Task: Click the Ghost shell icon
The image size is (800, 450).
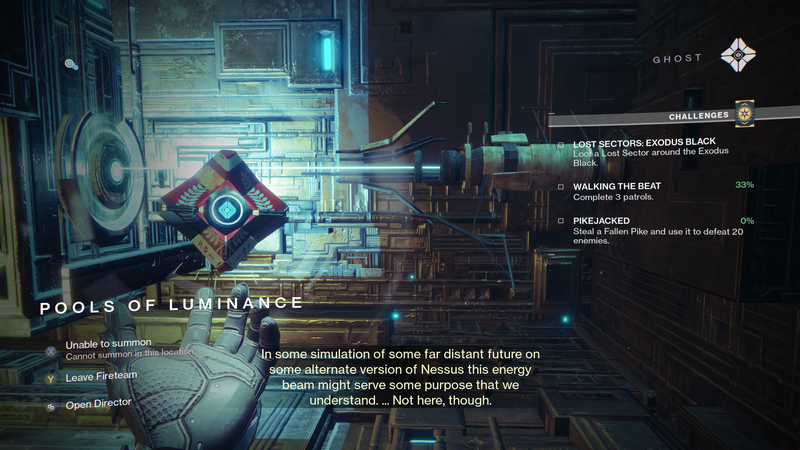Action: tap(739, 54)
